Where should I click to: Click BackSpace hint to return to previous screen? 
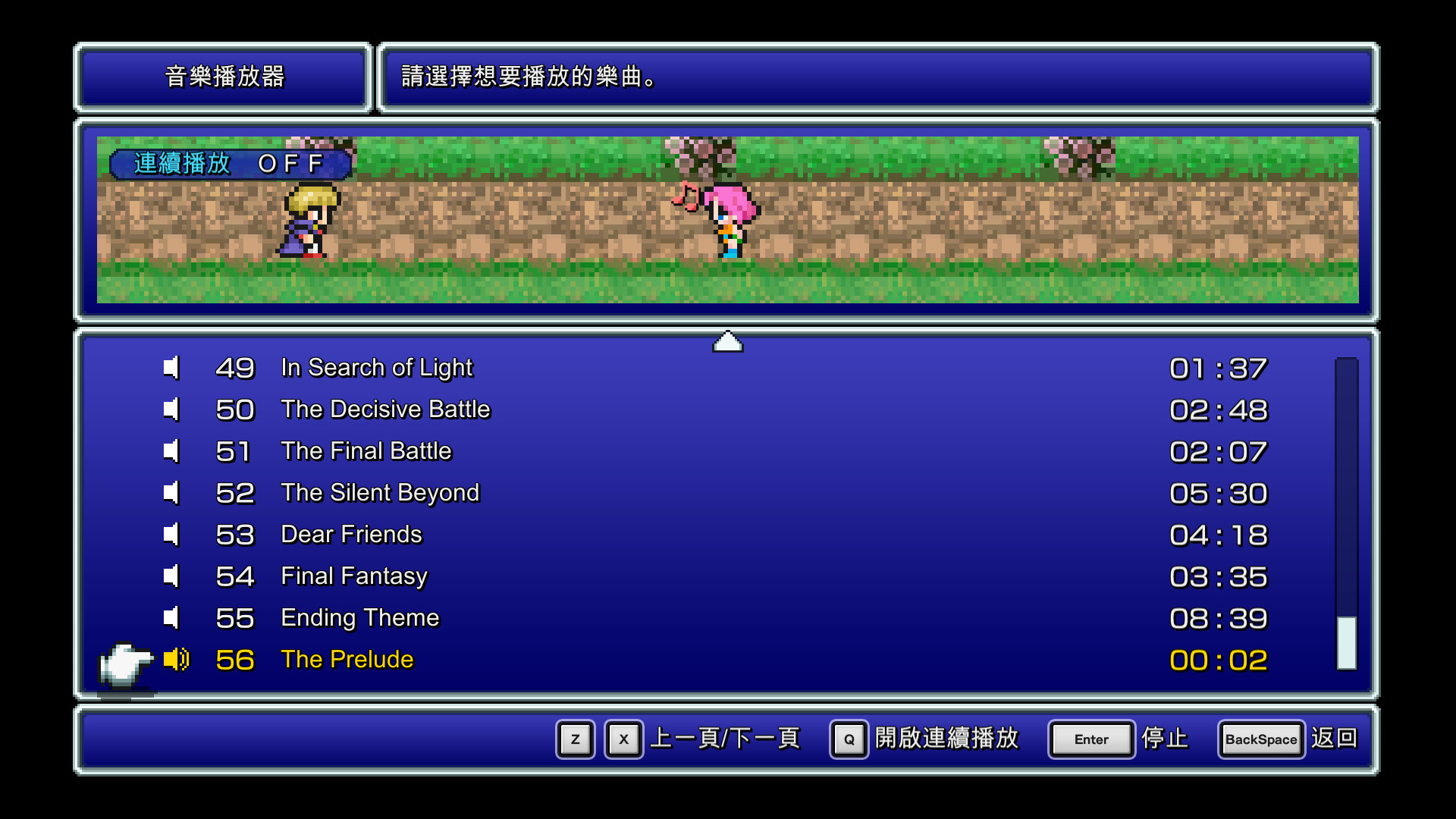tap(1260, 739)
